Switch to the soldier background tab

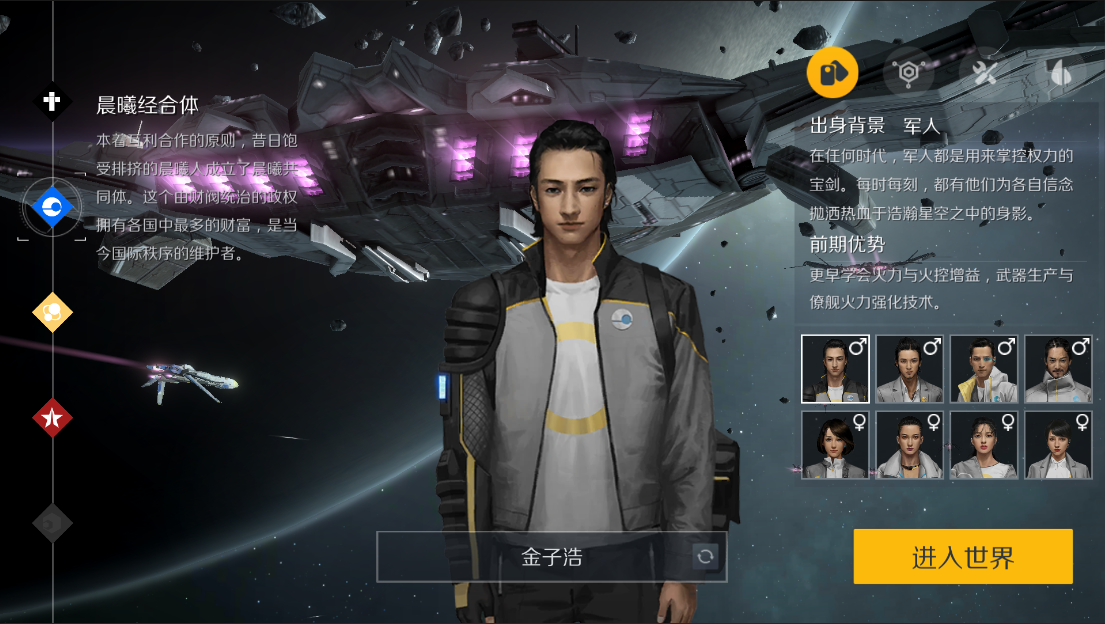pos(833,72)
